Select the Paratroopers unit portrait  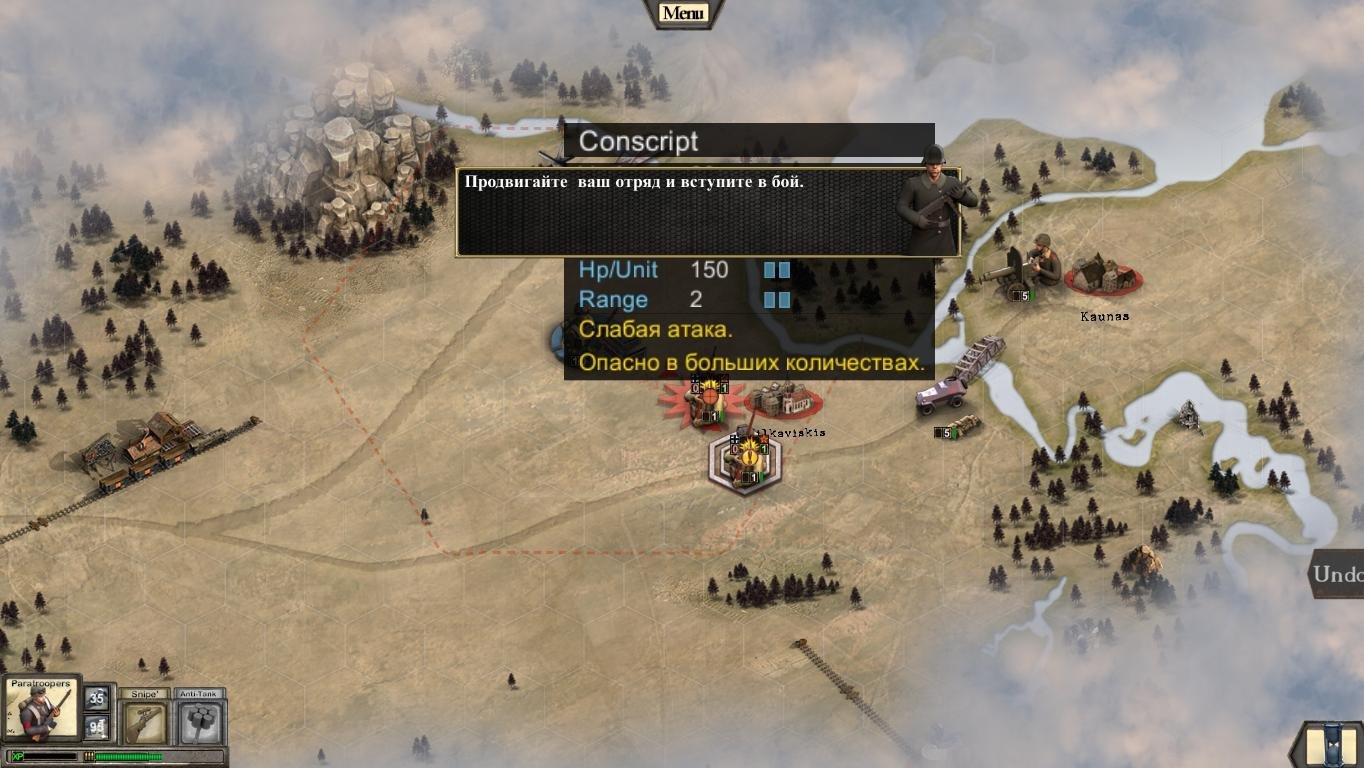[40, 708]
